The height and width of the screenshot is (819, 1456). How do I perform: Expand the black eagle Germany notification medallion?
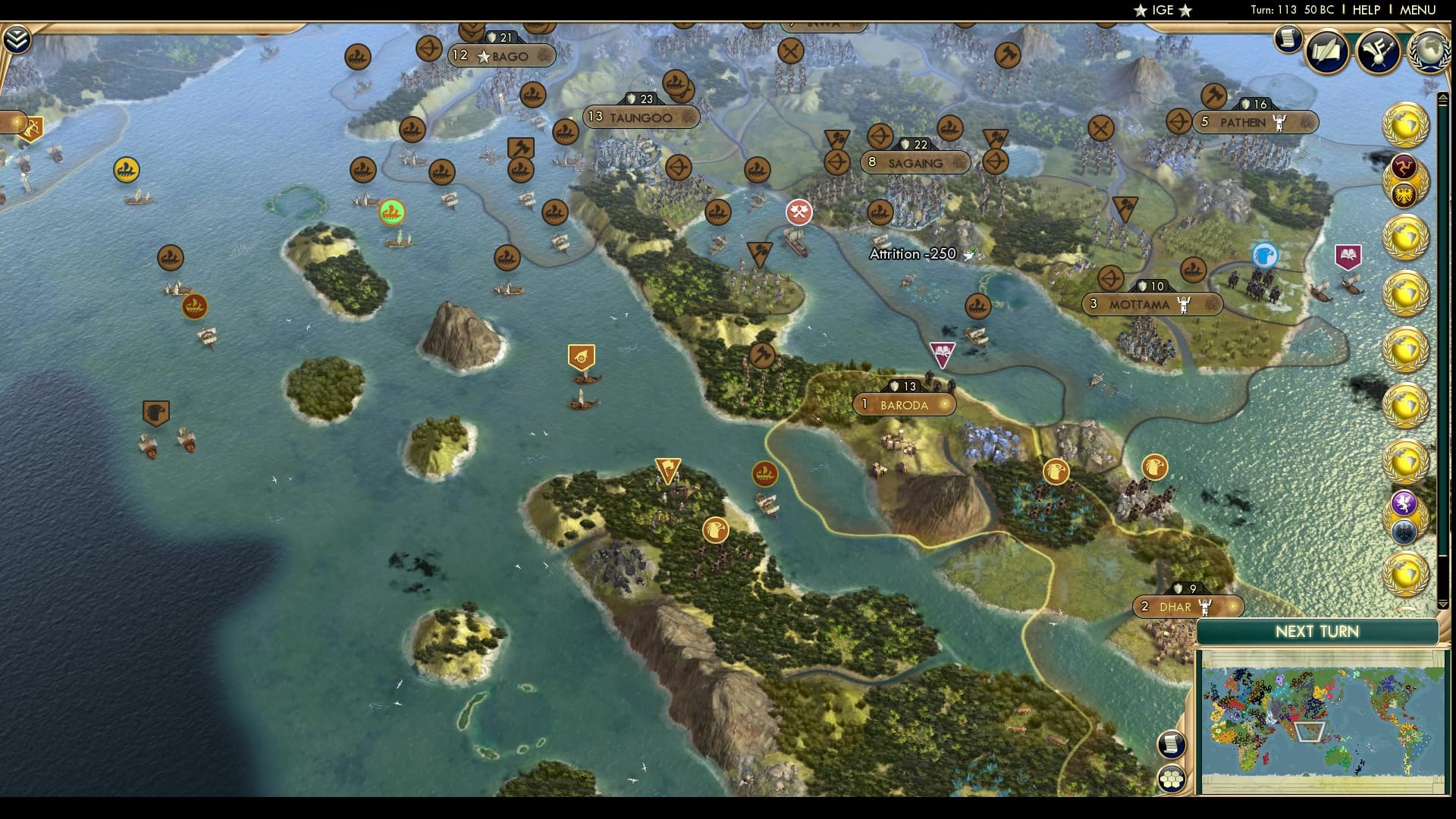click(x=1403, y=532)
